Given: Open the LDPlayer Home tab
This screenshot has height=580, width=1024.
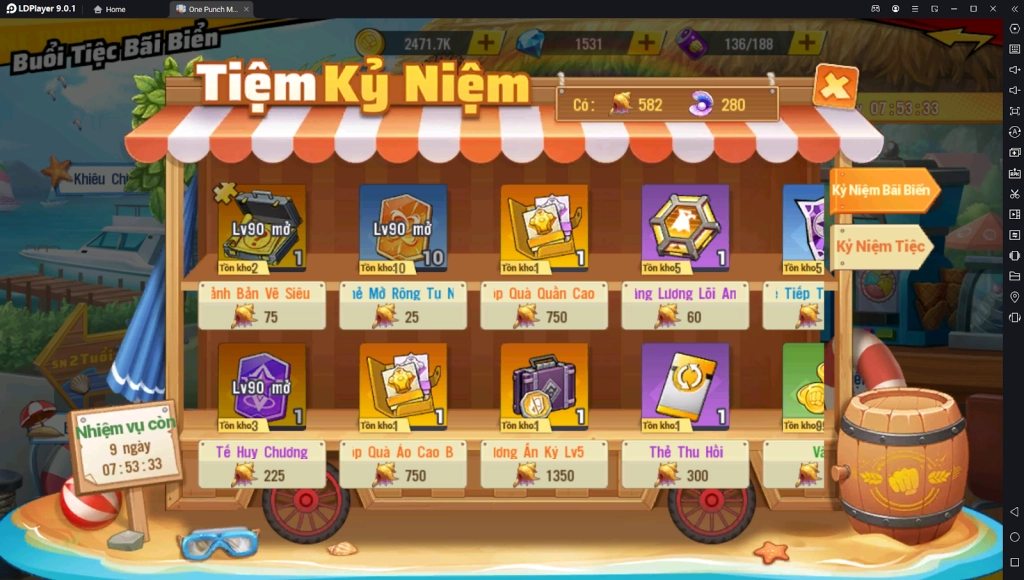Looking at the screenshot, I should (109, 9).
